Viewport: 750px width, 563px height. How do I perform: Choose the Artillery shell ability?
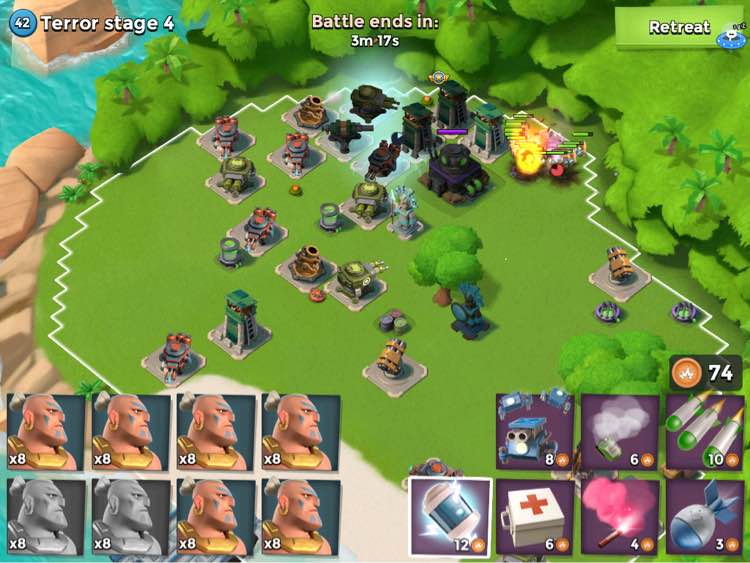tap(705, 516)
